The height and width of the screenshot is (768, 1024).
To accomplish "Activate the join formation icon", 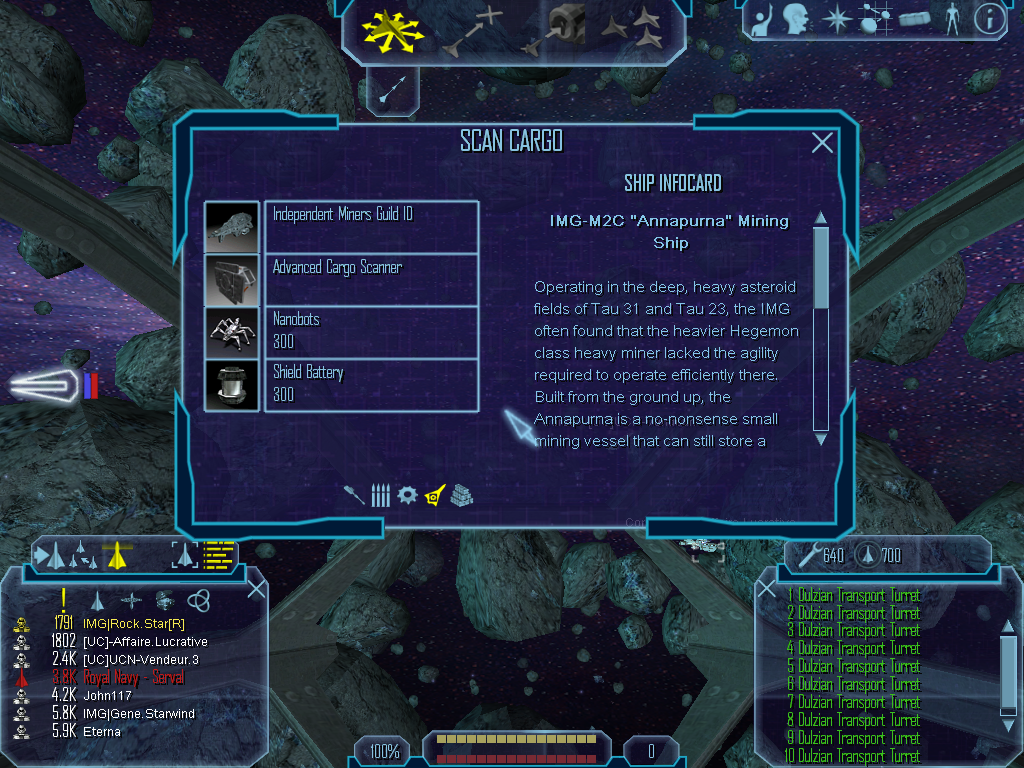I will click(633, 28).
